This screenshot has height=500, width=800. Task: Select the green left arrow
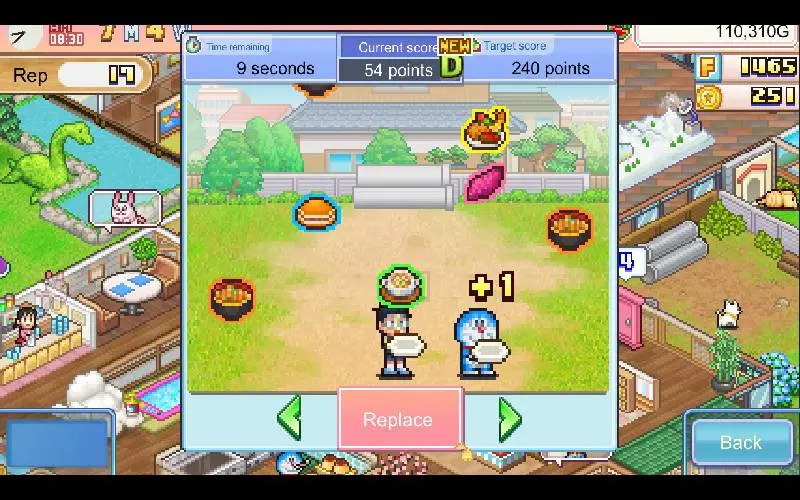(x=289, y=418)
